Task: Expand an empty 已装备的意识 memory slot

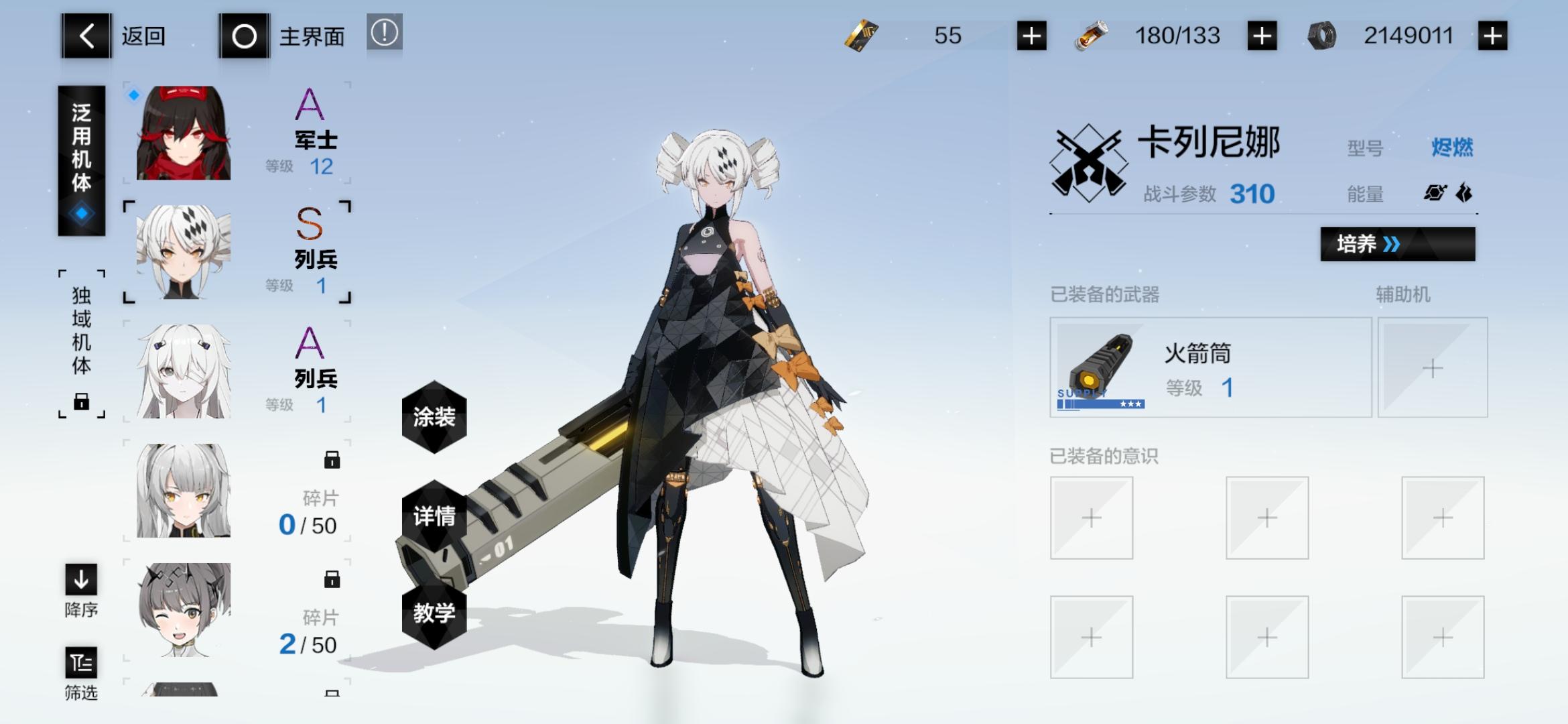Action: click(1091, 518)
